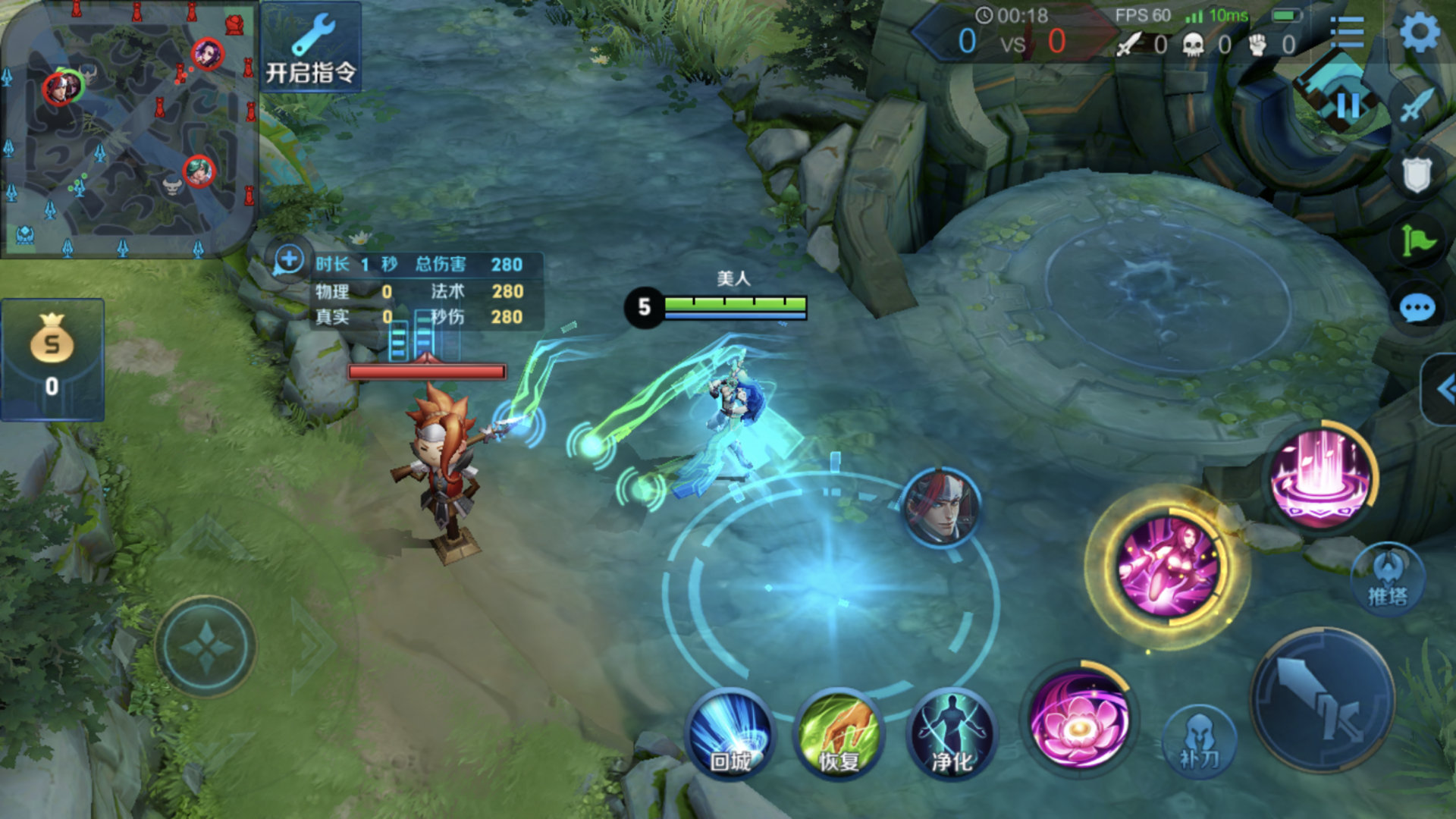Open the minimap

(x=127, y=129)
